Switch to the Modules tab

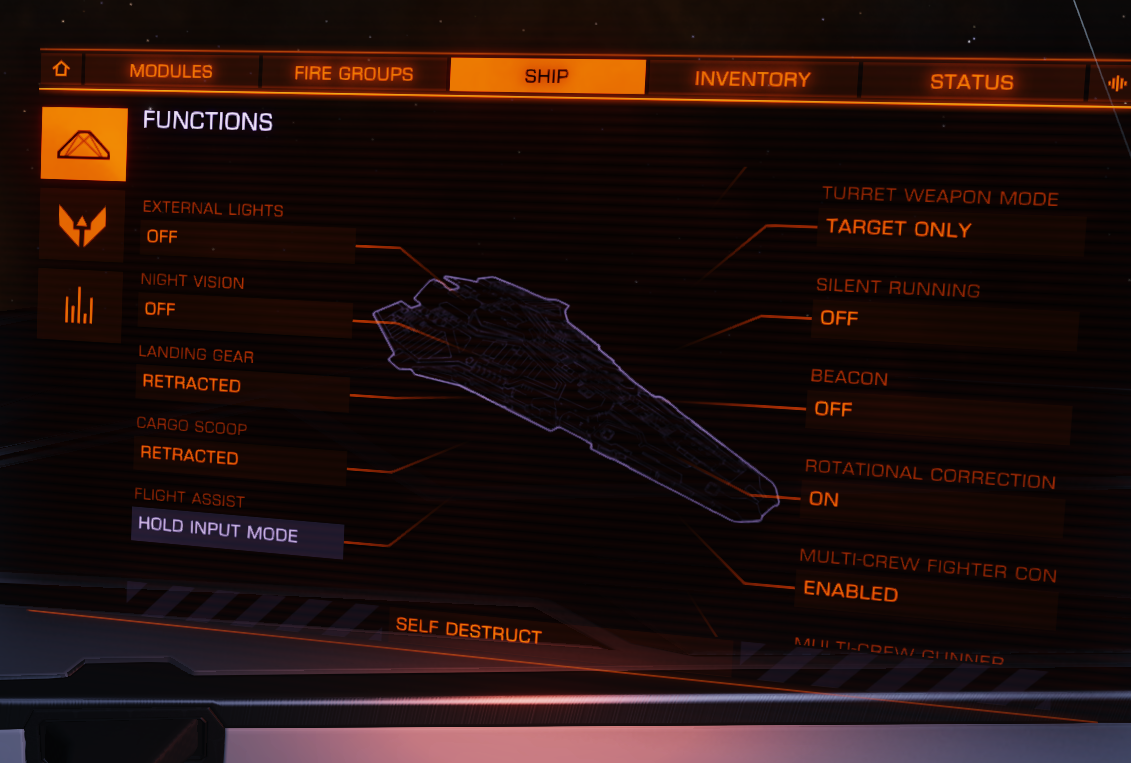point(171,72)
